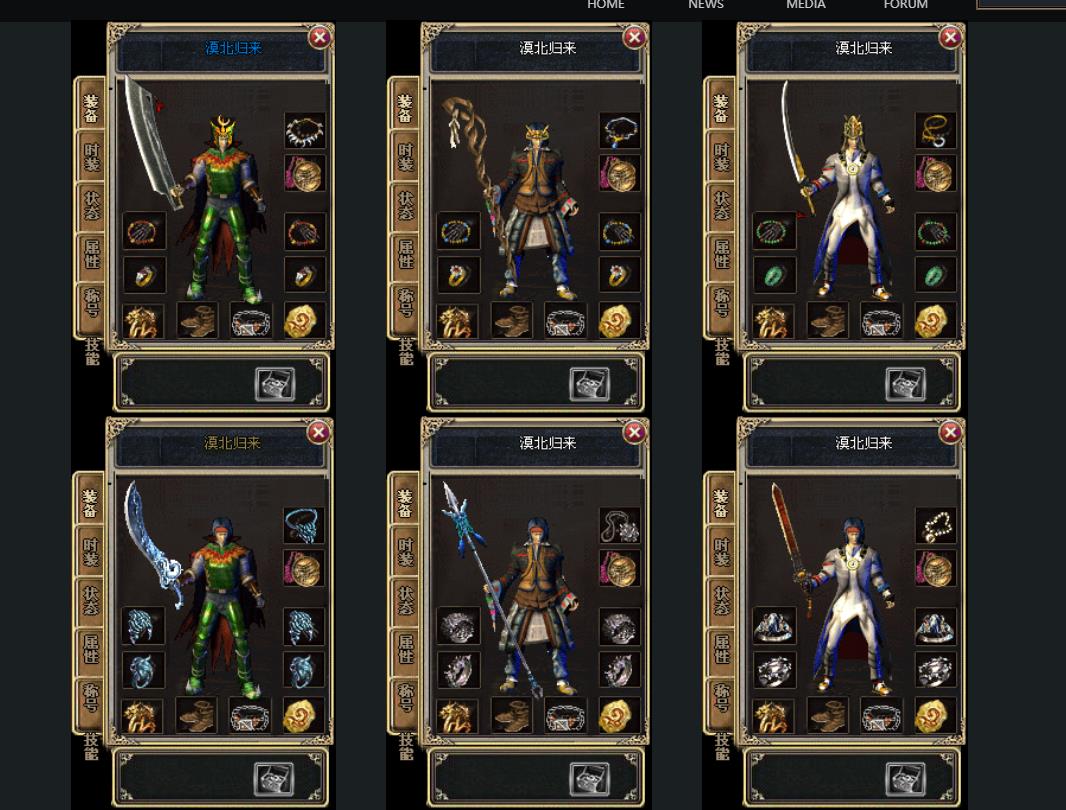1066x810 pixels.
Task: Visit the FORUM link
Action: tap(905, 5)
